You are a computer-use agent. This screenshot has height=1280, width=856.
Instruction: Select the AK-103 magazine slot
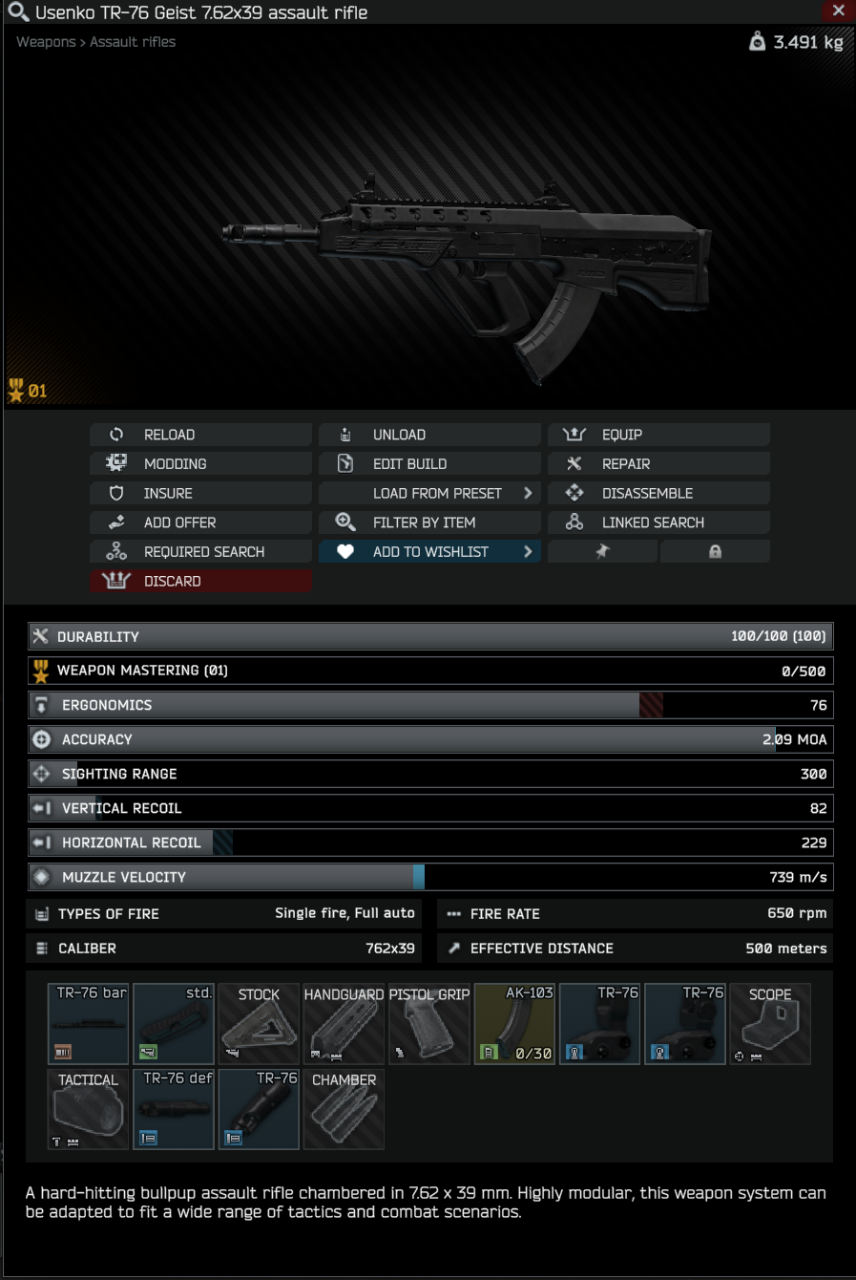pyautogui.click(x=514, y=1023)
